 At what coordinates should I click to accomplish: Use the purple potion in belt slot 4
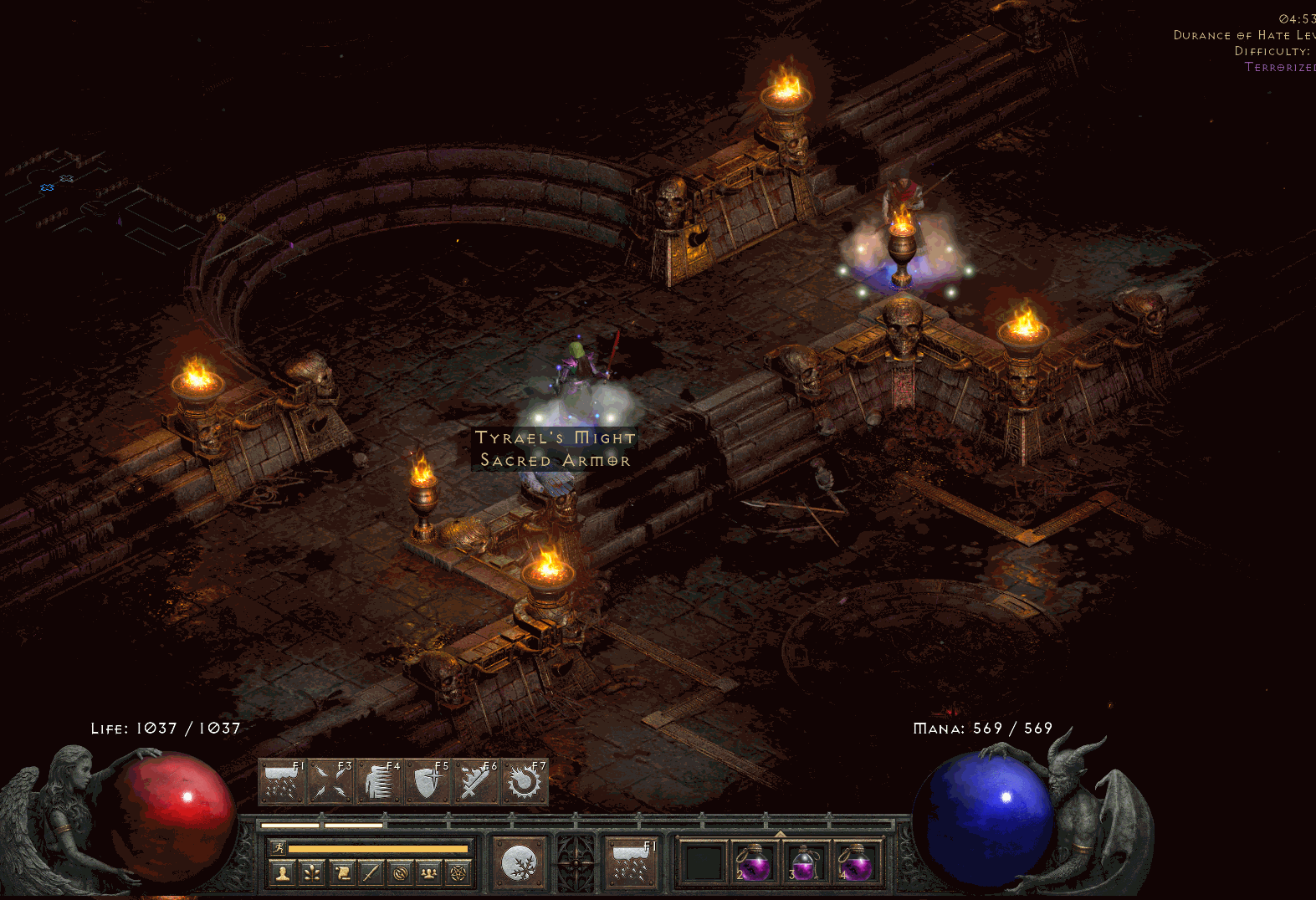click(x=855, y=862)
